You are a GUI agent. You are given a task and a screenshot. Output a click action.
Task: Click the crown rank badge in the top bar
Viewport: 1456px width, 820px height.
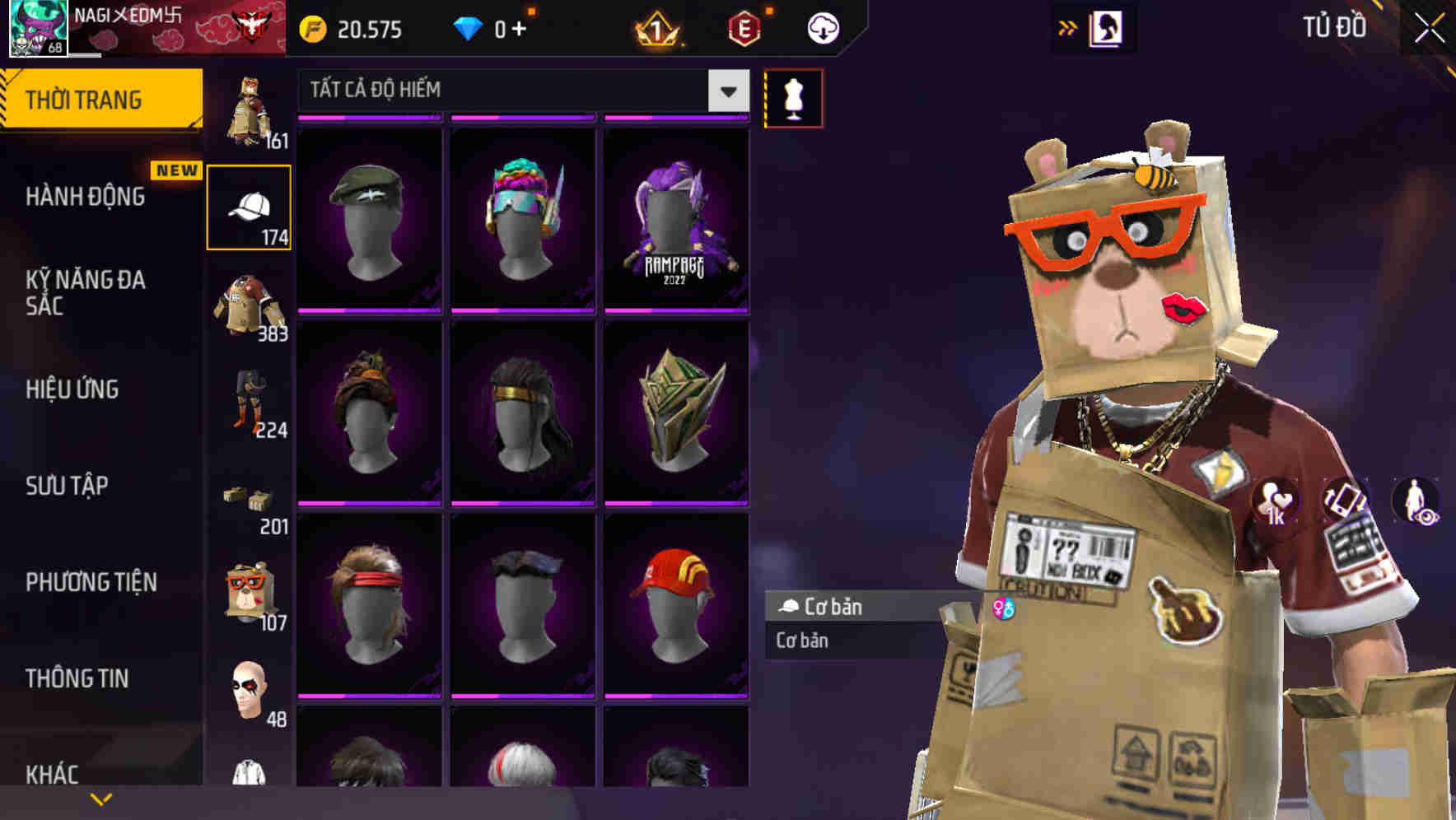pyautogui.click(x=659, y=29)
